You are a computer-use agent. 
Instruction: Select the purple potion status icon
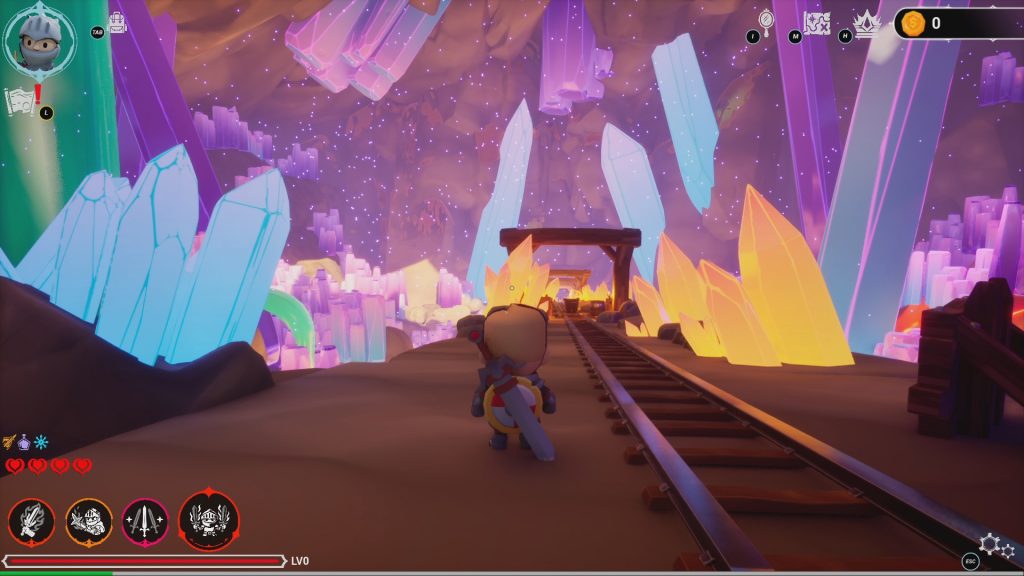(x=26, y=442)
